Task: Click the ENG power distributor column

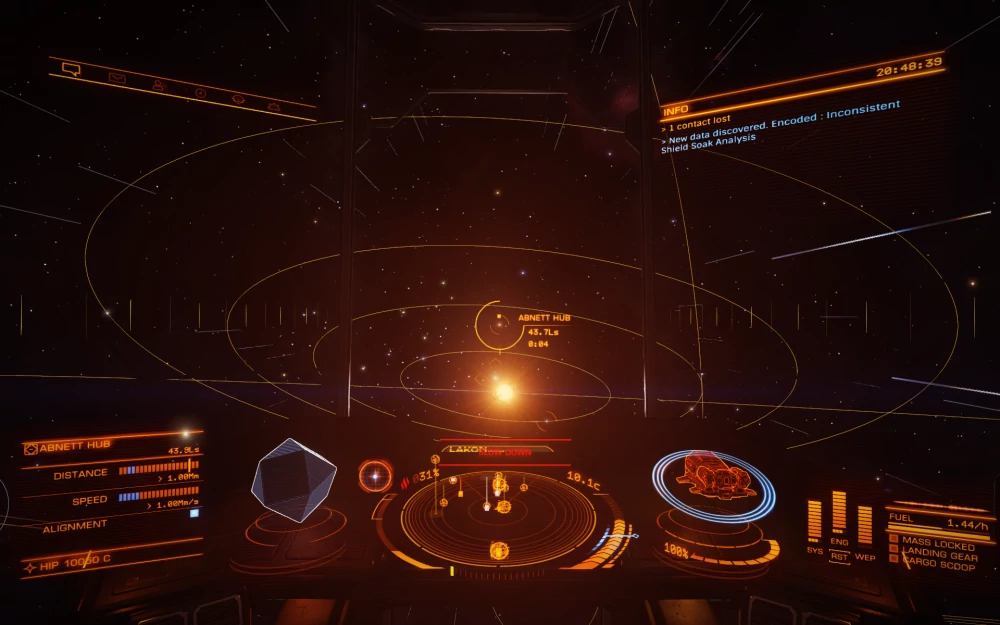Action: pos(839,512)
